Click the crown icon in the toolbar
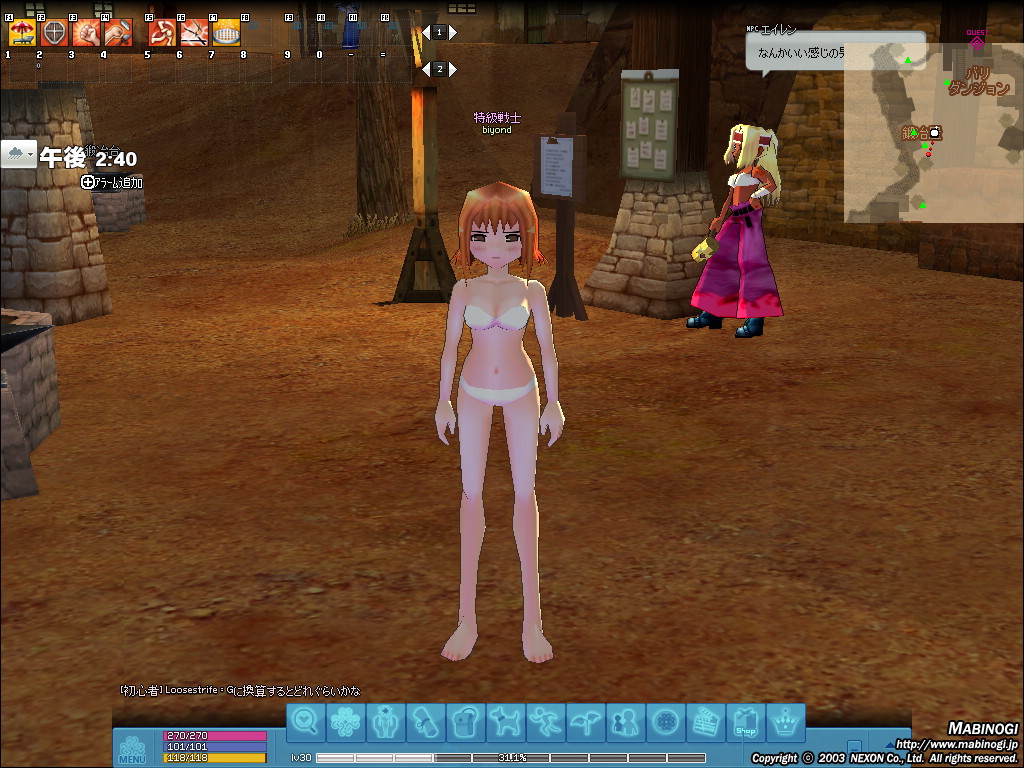The image size is (1024, 768). [787, 721]
